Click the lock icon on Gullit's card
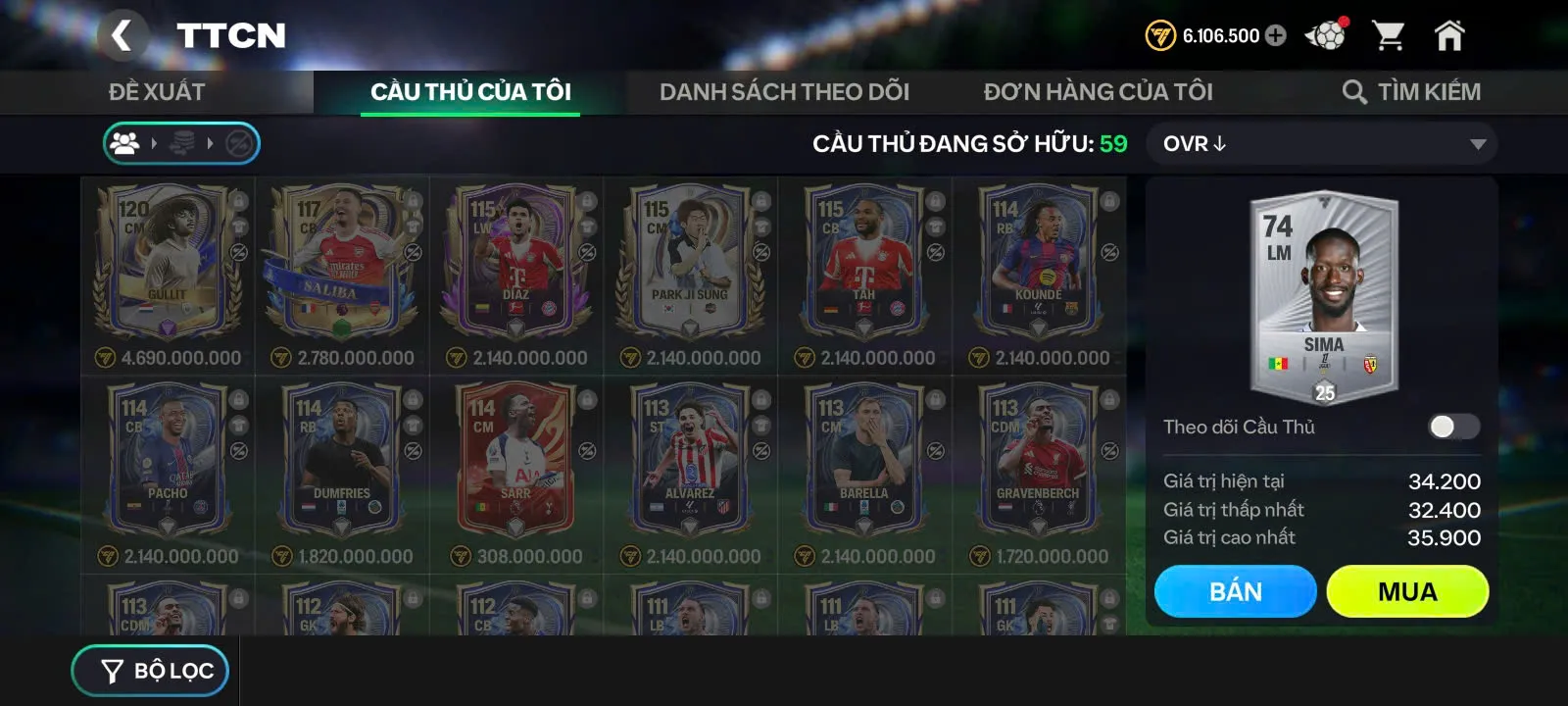The width and height of the screenshot is (1568, 706). point(239,201)
